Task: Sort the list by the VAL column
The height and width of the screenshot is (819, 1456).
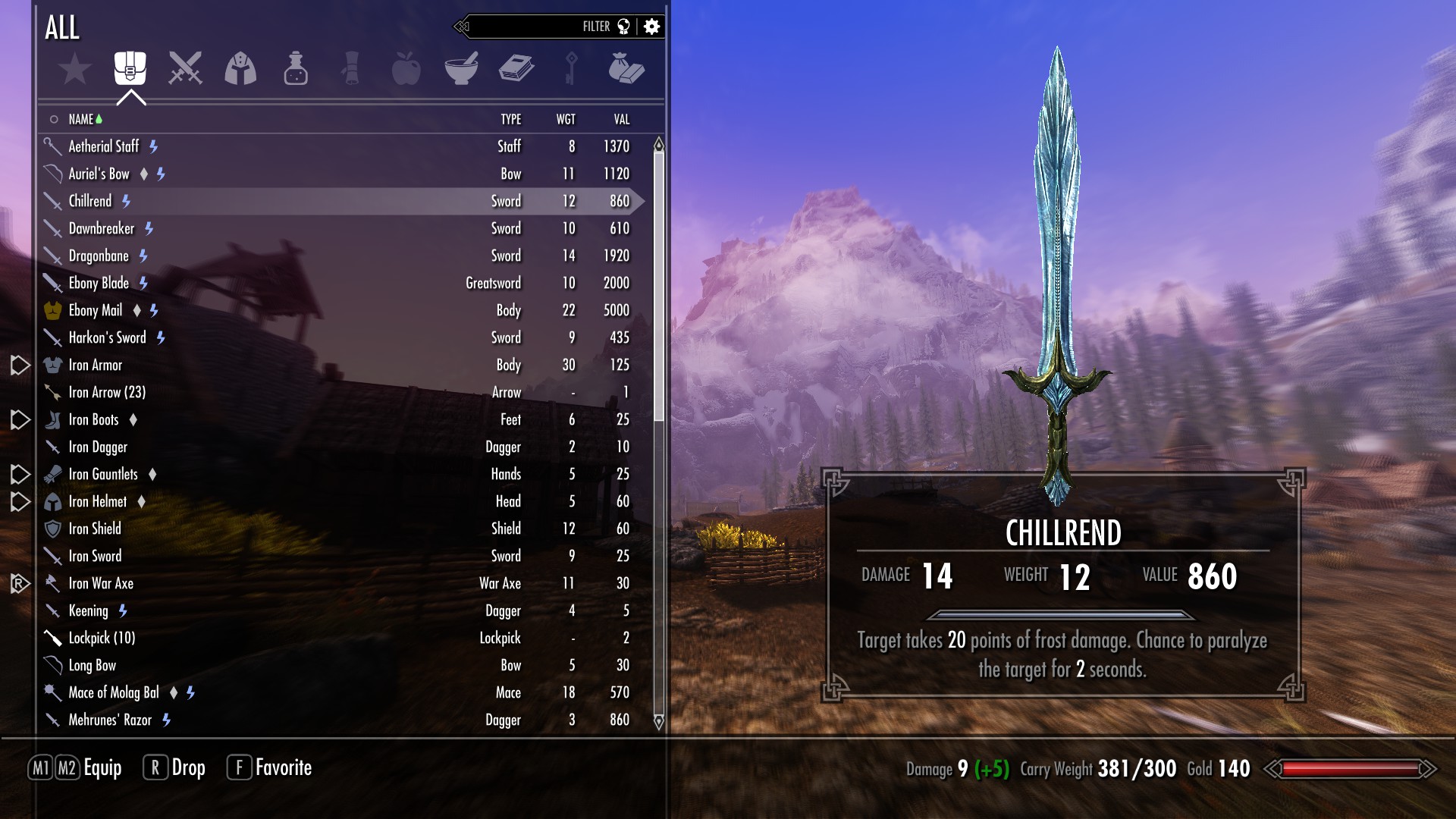Action: (x=622, y=119)
